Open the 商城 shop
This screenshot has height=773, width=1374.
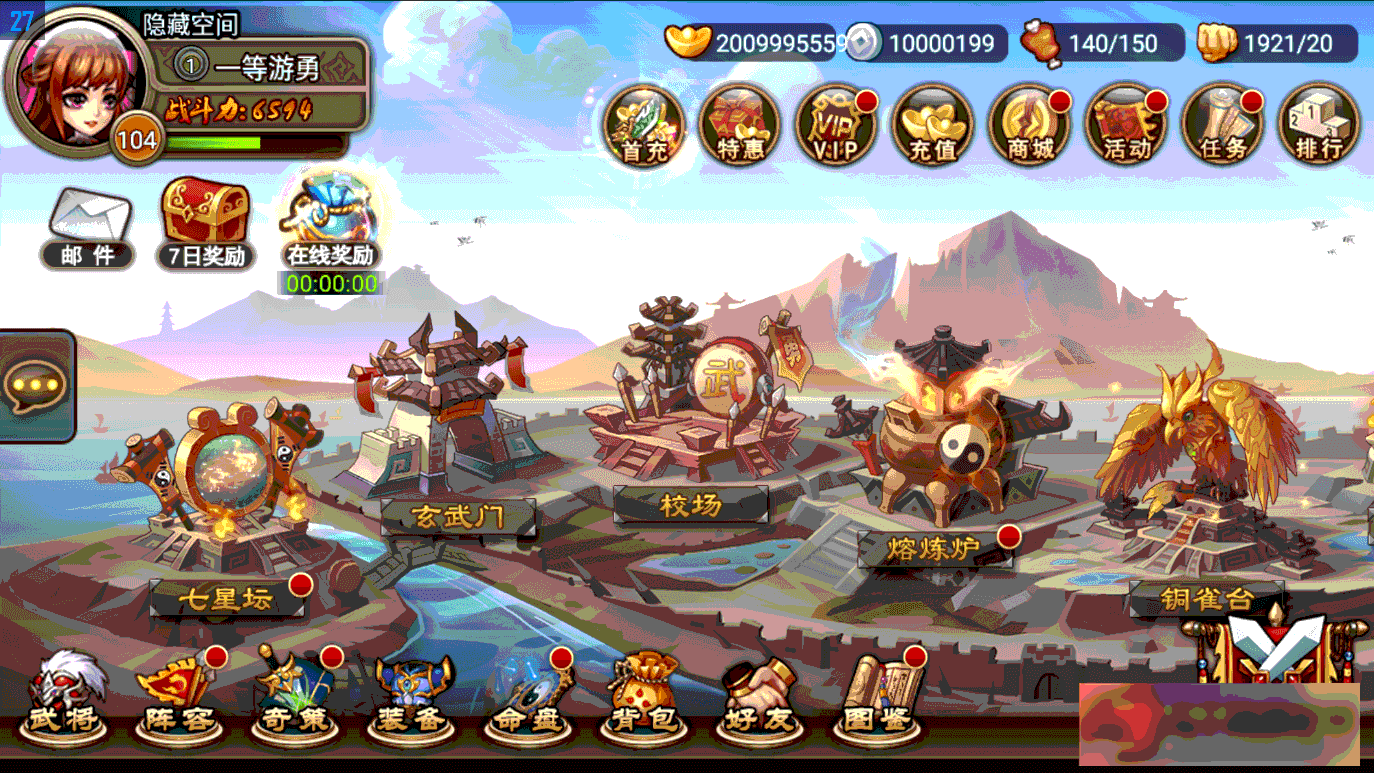(x=1029, y=125)
